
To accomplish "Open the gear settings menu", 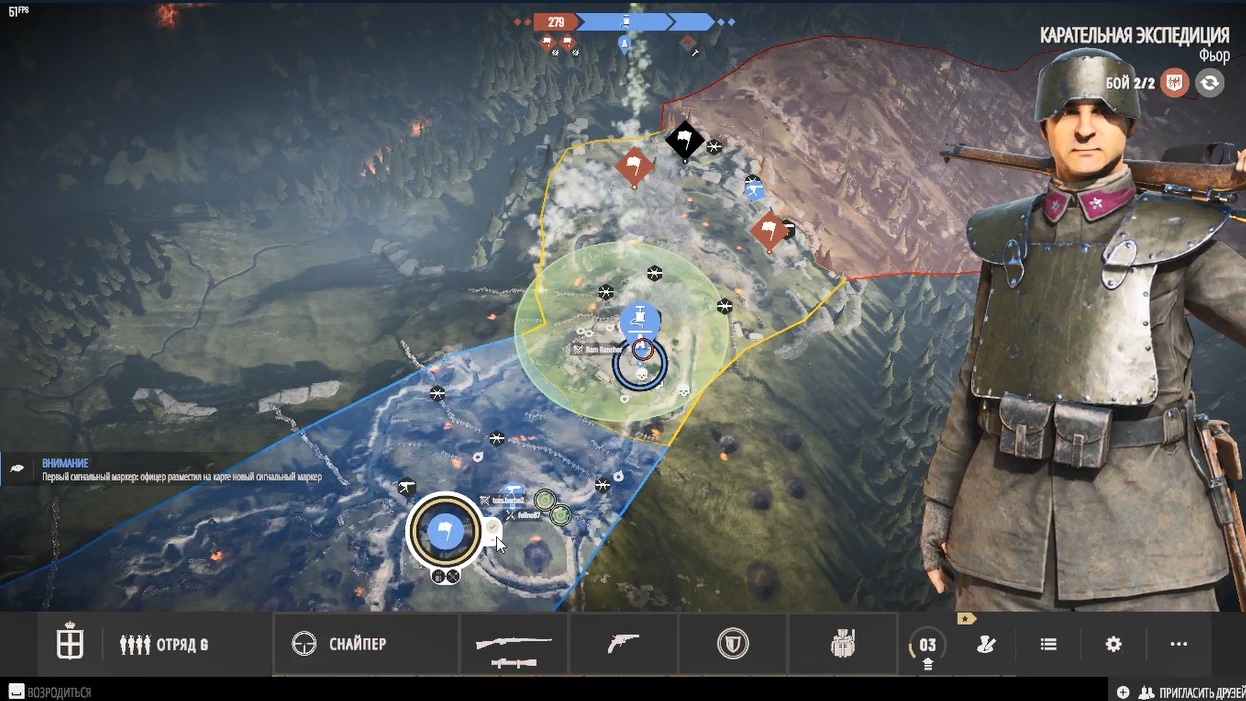I will (1113, 645).
